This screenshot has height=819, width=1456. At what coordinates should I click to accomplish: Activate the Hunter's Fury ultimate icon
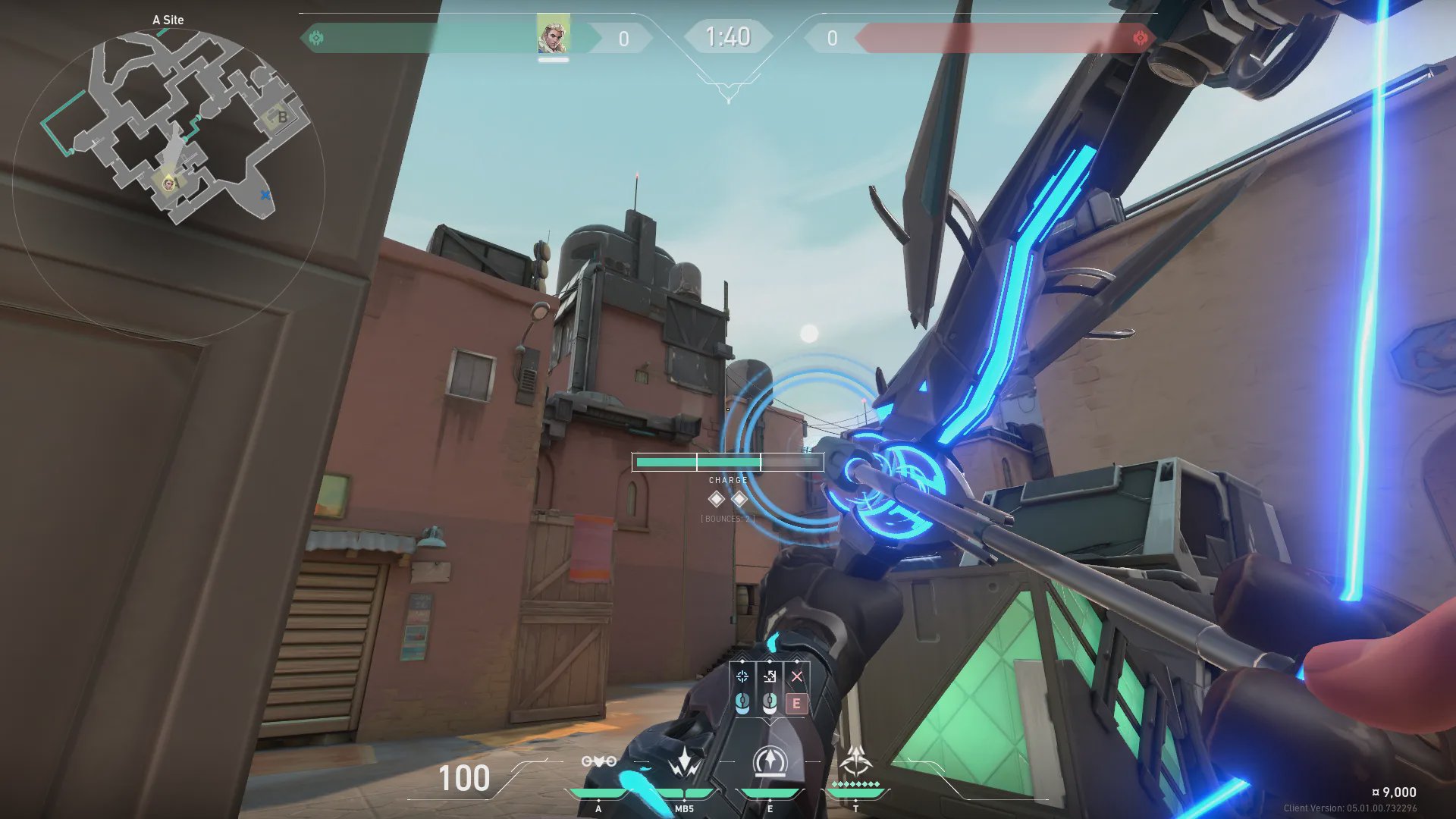click(x=856, y=760)
